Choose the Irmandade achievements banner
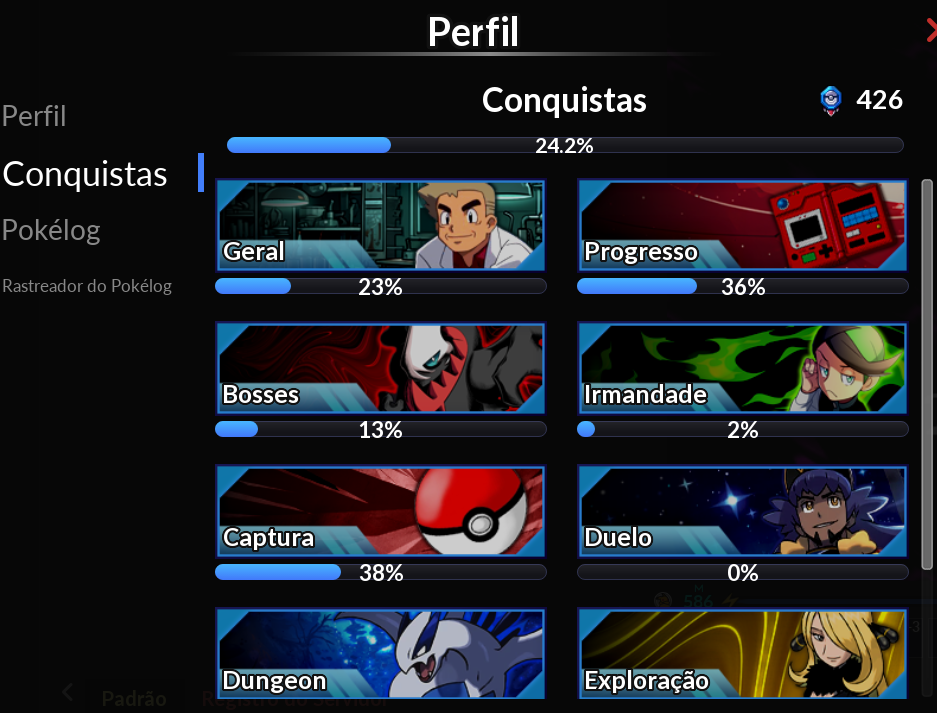The width and height of the screenshot is (937, 713). pos(742,368)
